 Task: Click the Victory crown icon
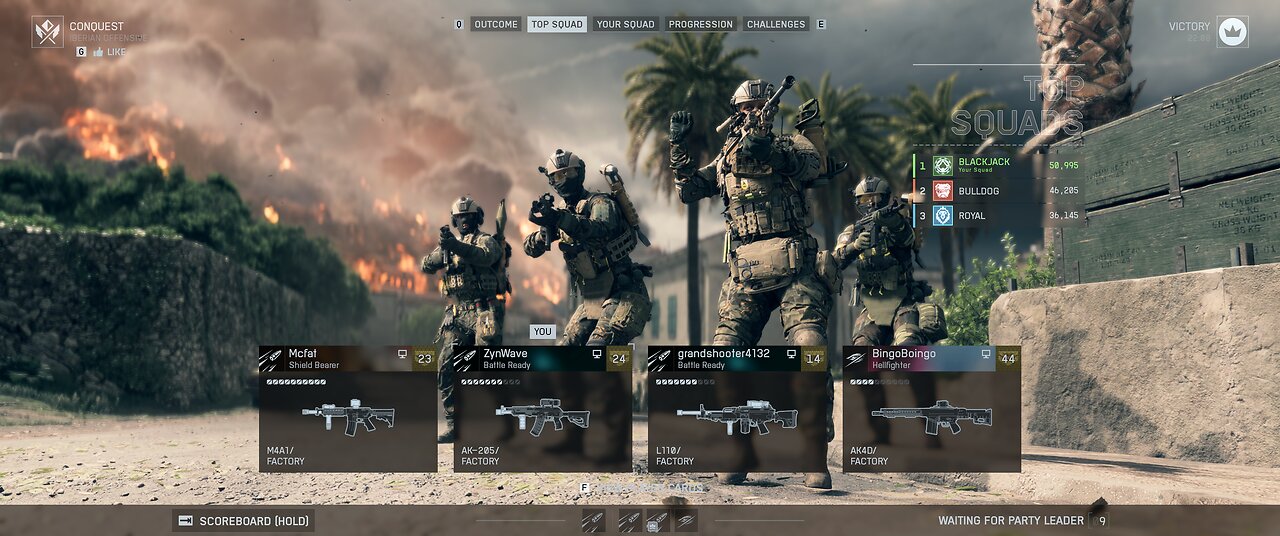tap(1232, 32)
